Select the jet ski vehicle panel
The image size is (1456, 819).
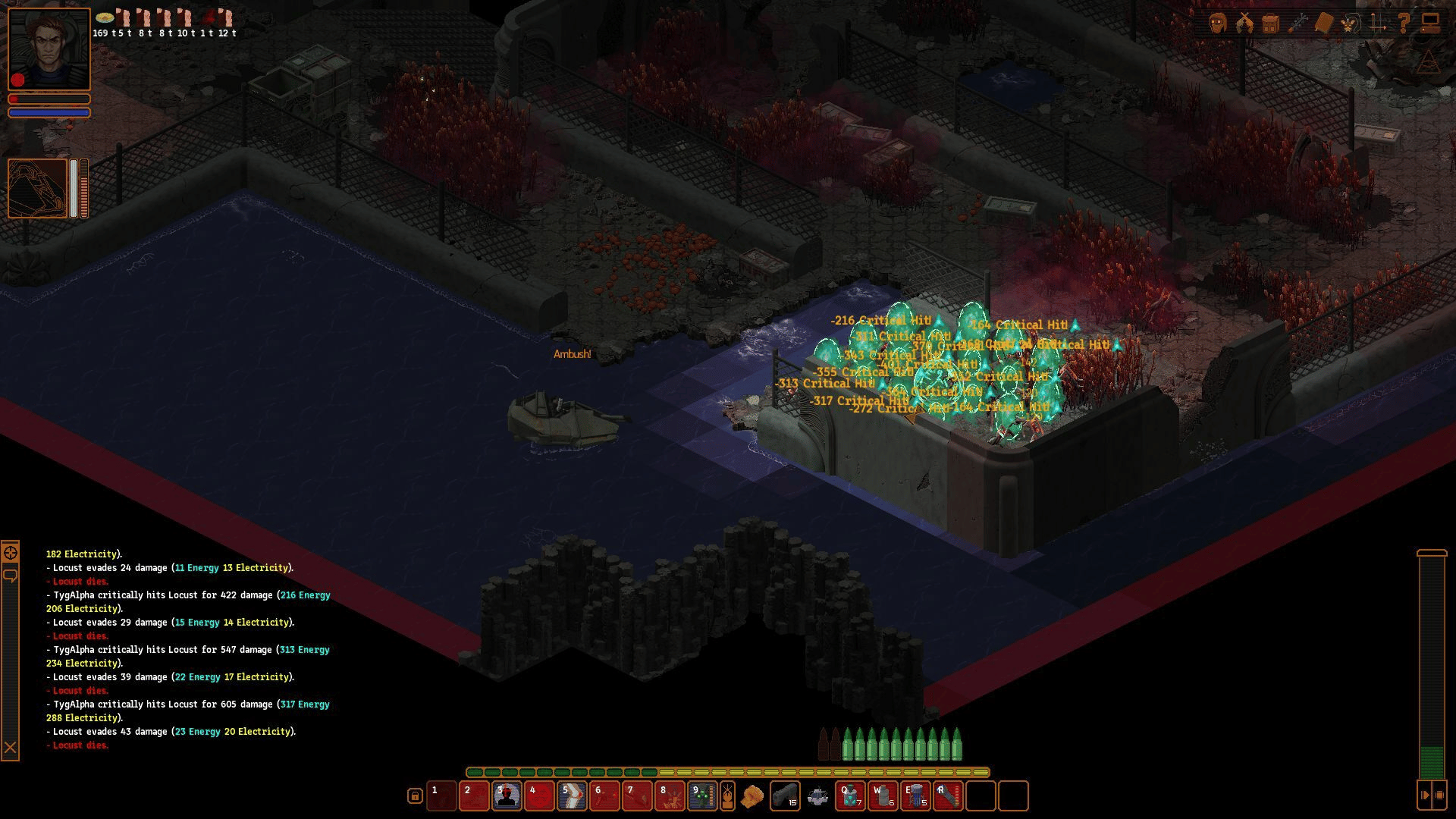pos(38,188)
